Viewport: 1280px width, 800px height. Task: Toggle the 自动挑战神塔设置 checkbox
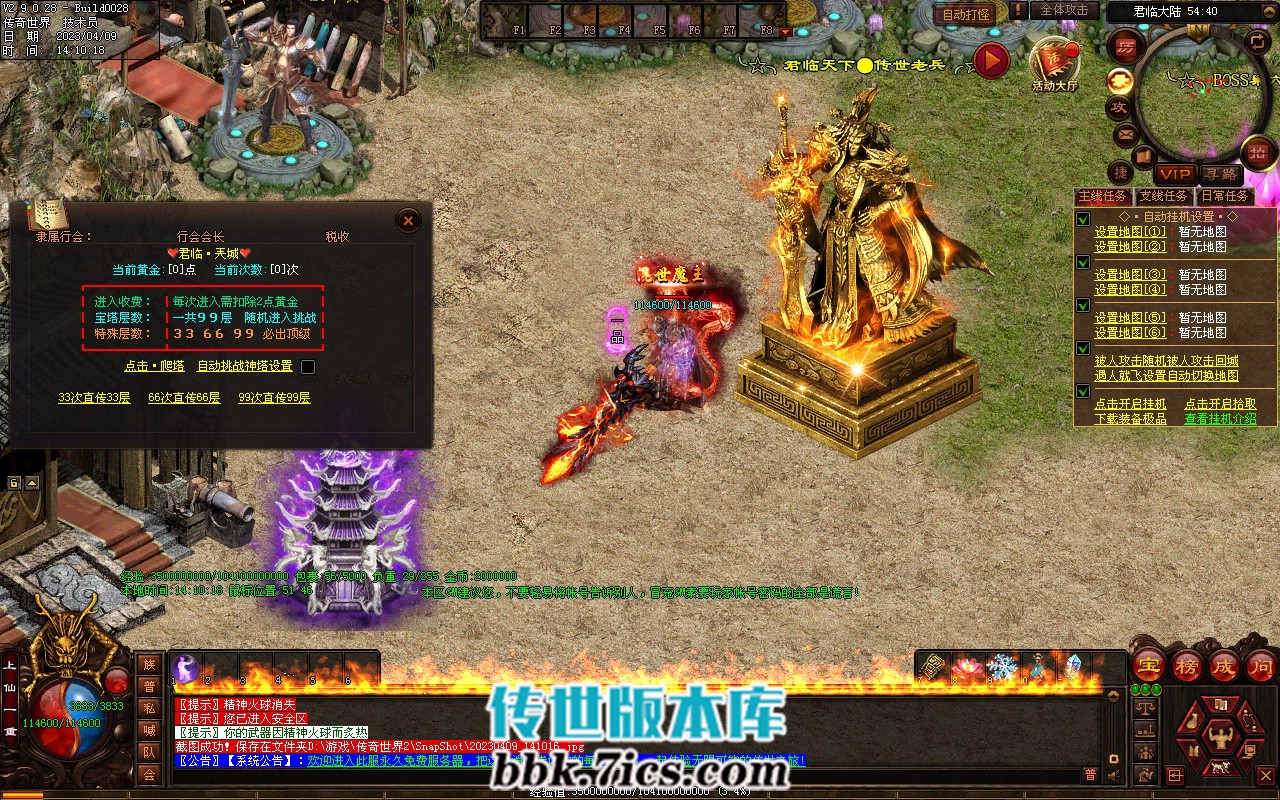(308, 367)
